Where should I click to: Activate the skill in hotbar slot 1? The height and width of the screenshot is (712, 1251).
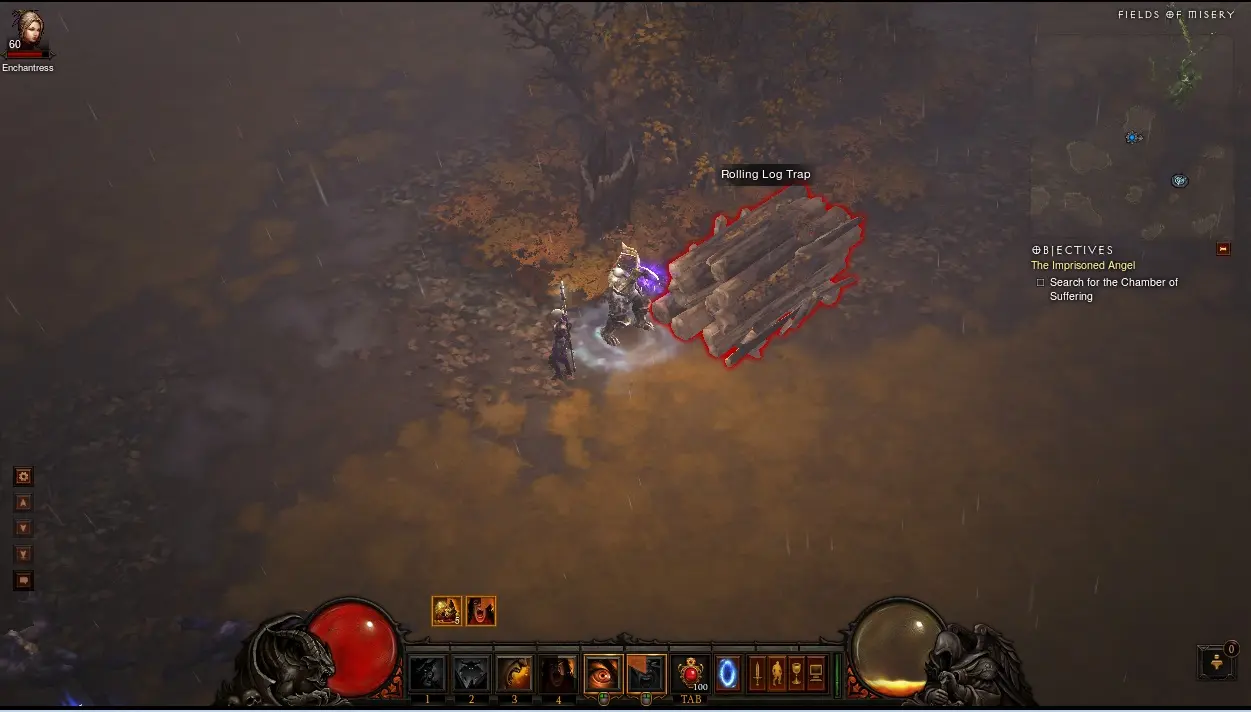[x=427, y=674]
